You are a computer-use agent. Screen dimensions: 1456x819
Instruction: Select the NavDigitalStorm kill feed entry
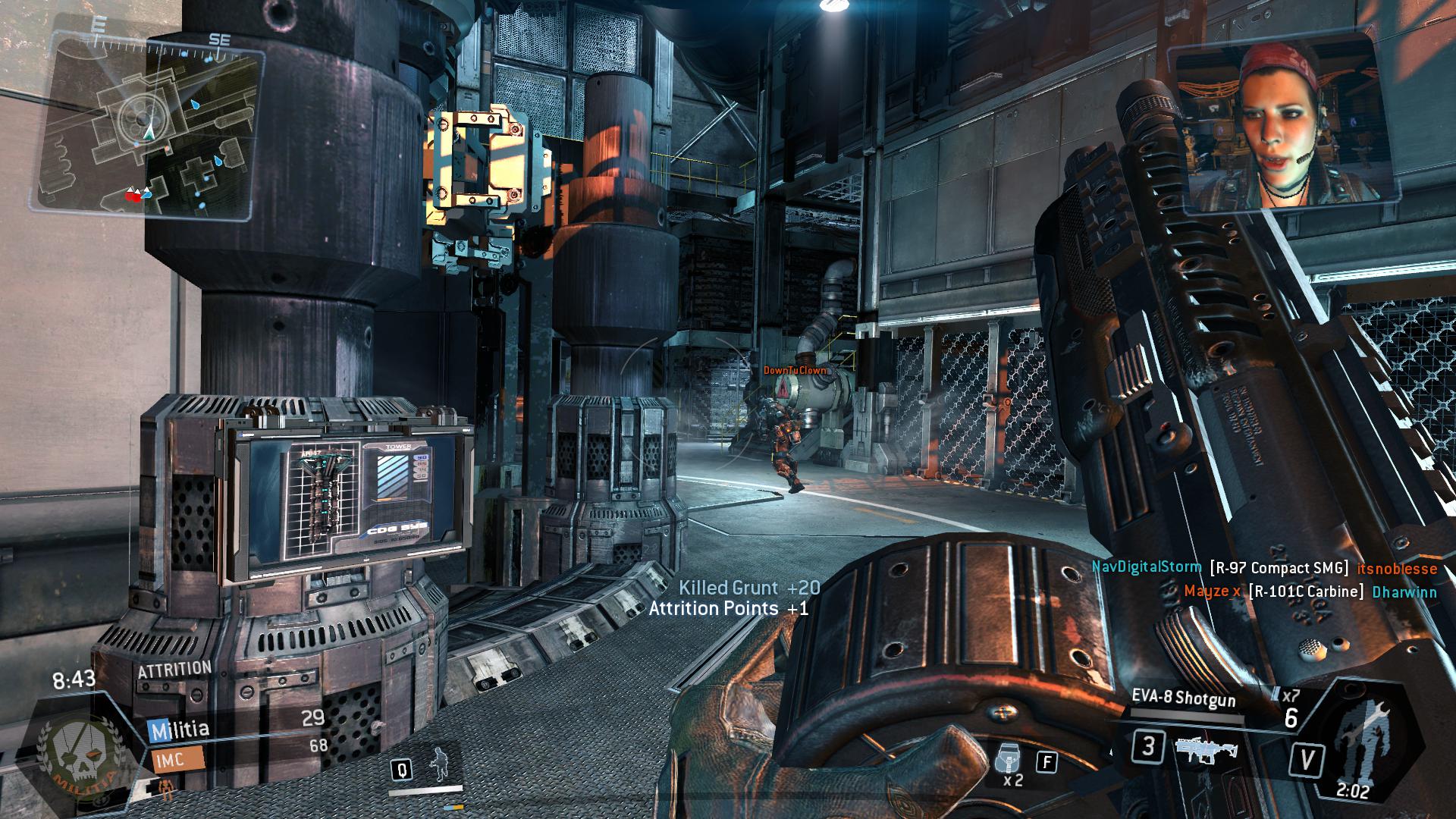click(x=1264, y=568)
